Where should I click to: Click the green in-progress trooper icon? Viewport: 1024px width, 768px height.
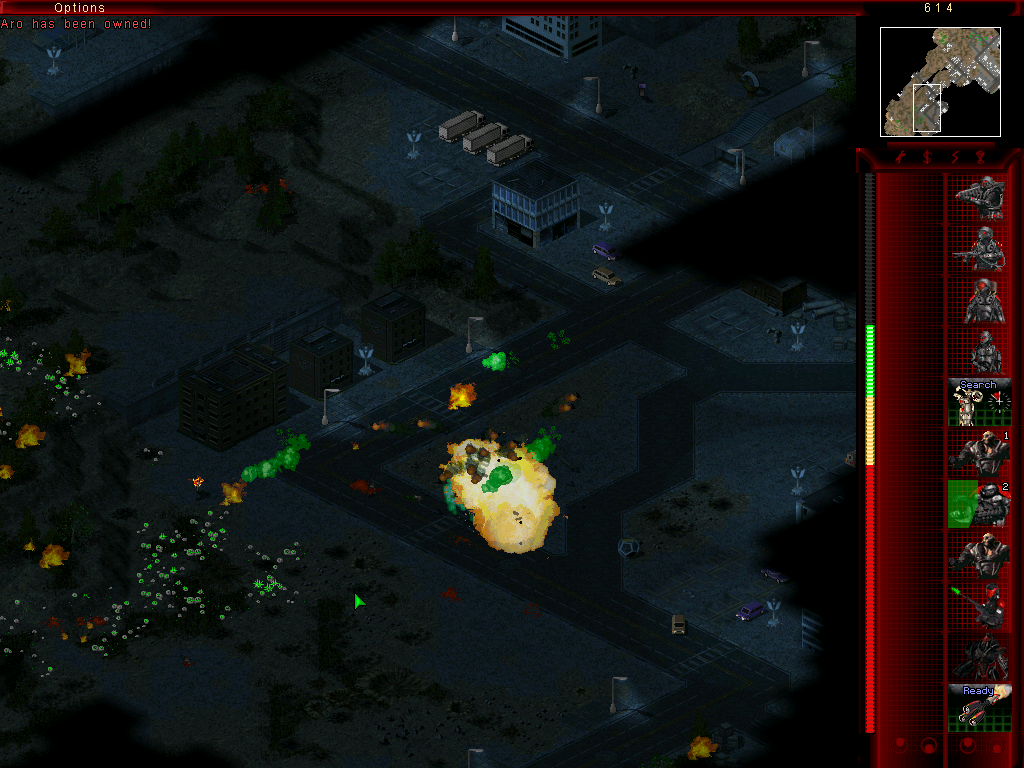click(979, 503)
